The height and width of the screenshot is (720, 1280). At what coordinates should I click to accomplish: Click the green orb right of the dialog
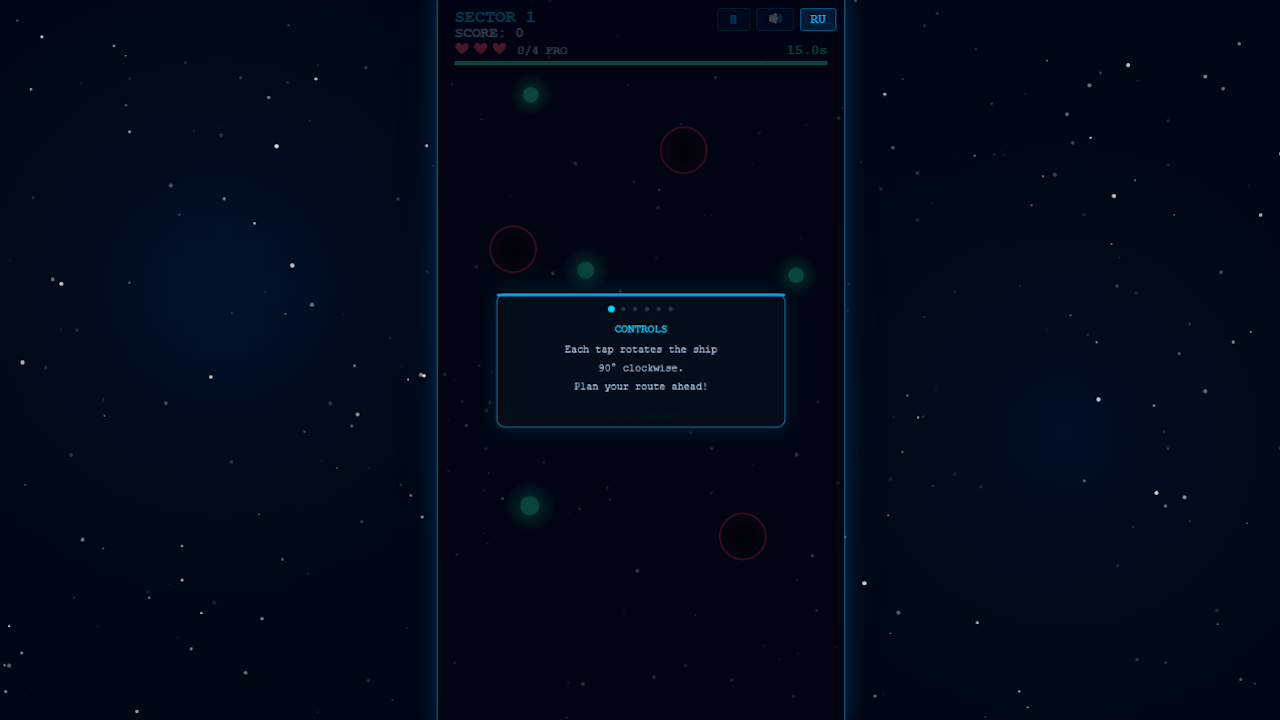[x=795, y=273]
